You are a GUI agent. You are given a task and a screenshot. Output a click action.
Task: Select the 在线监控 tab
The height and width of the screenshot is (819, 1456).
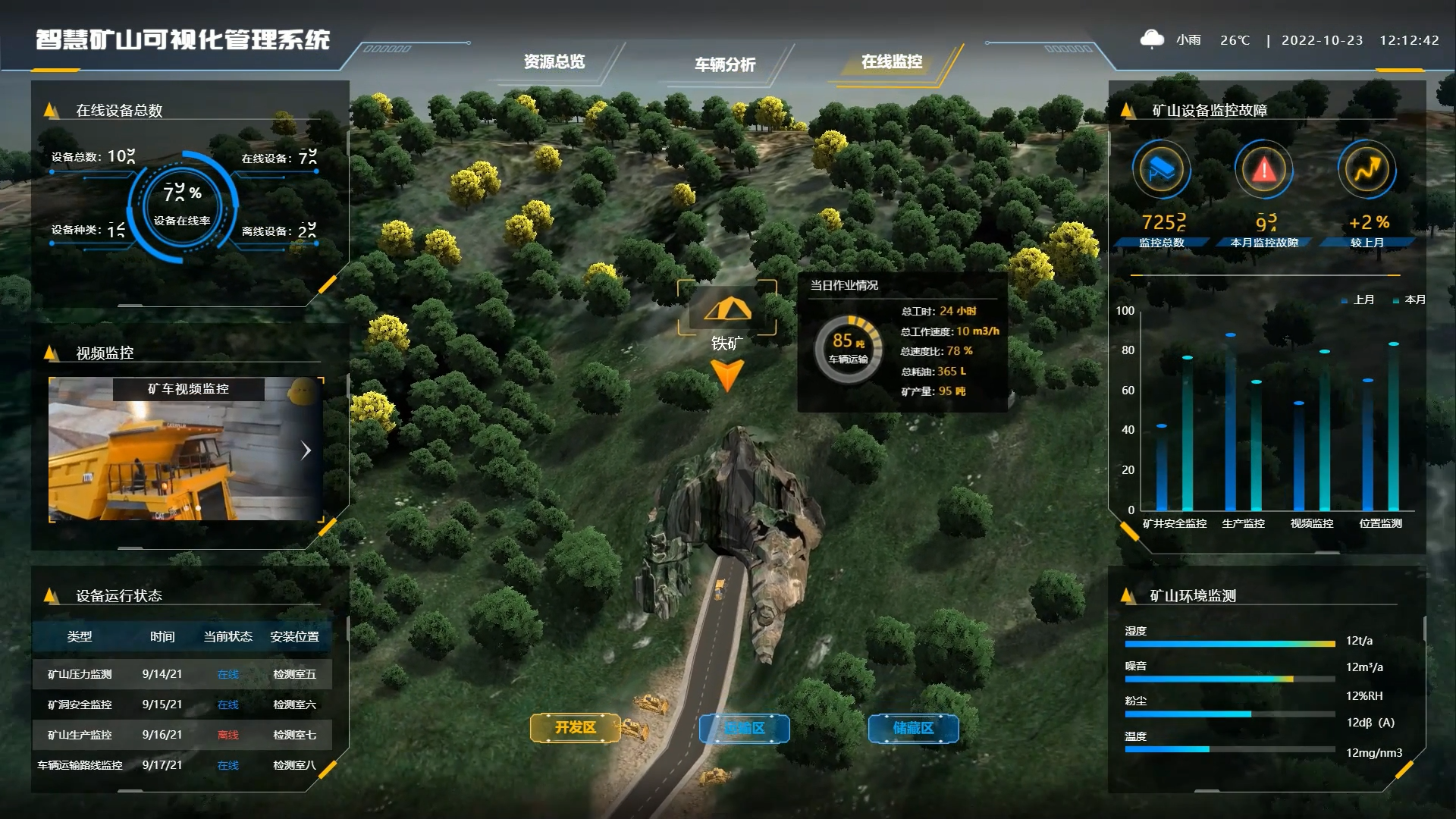[x=892, y=62]
